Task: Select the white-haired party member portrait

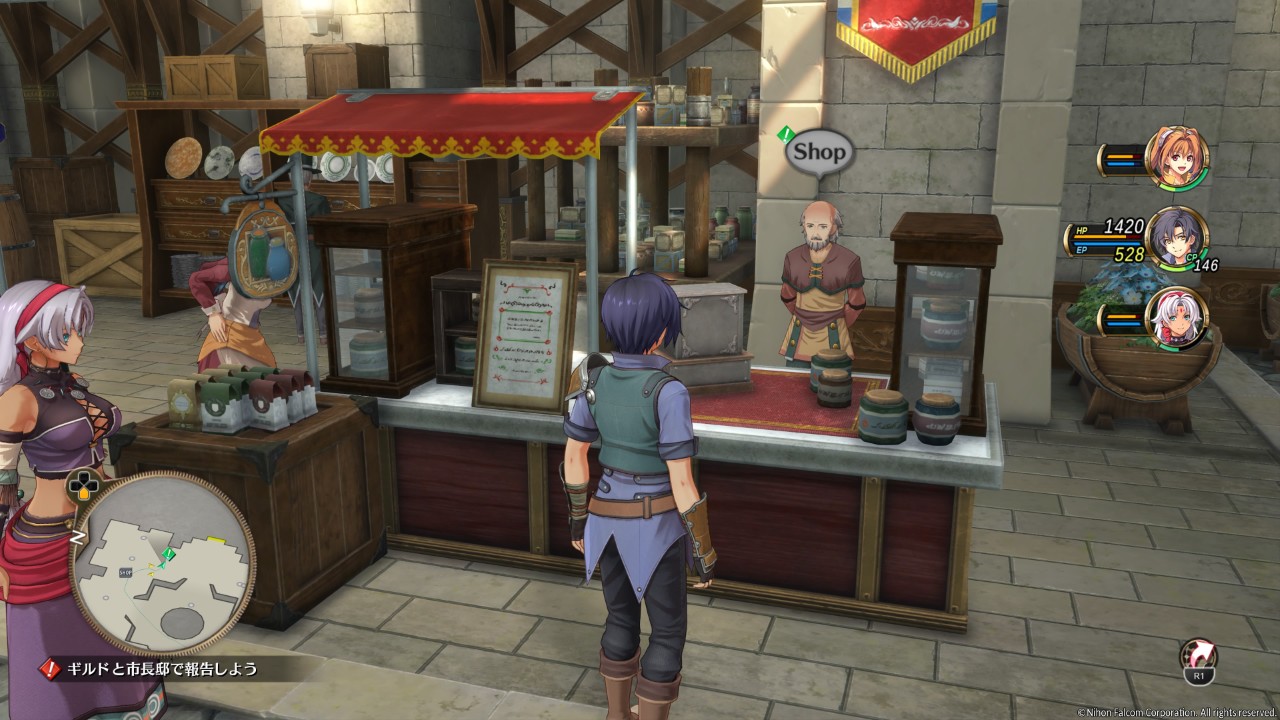Action: click(1177, 319)
